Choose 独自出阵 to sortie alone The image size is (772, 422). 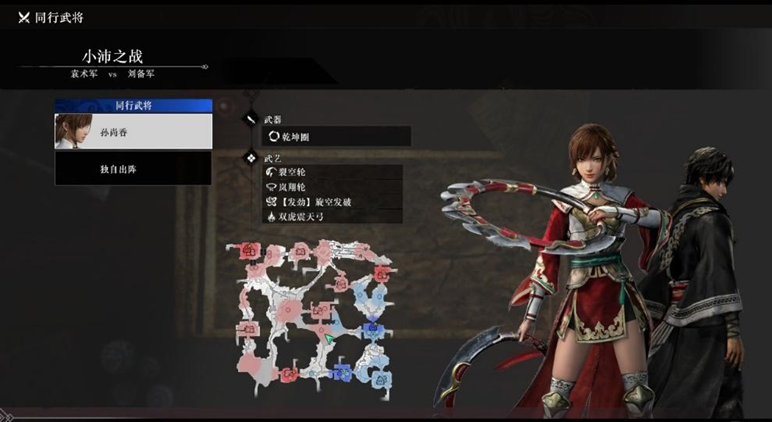tap(133, 169)
